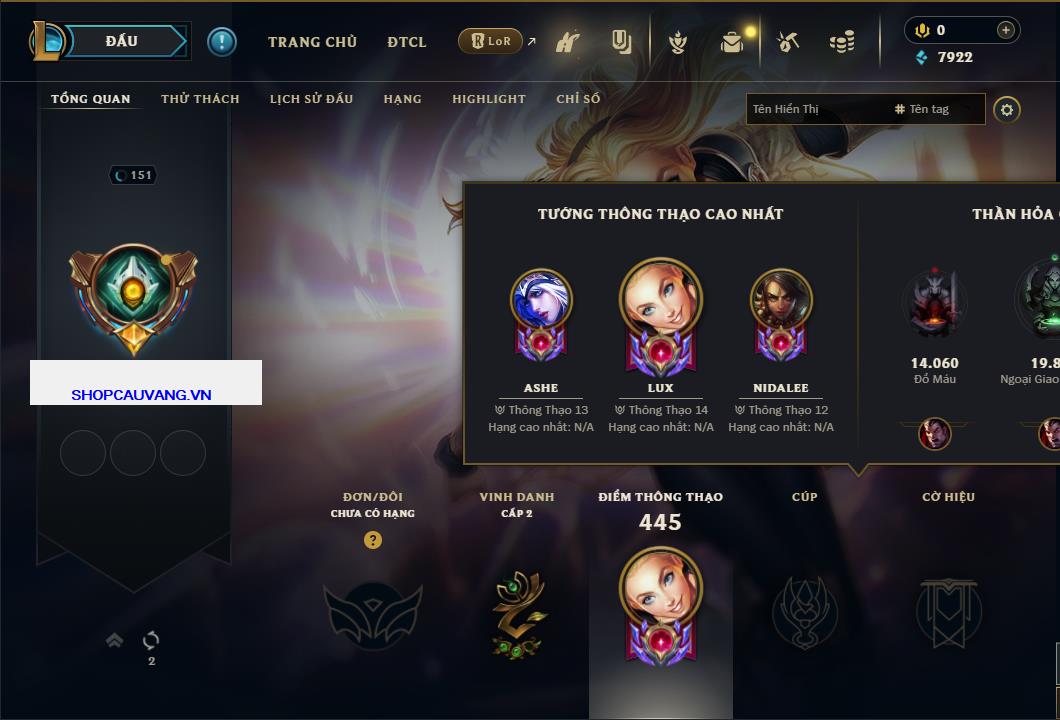Switch to the LỊCH SỬ ĐẤU tab
The image size is (1060, 720).
tap(311, 99)
